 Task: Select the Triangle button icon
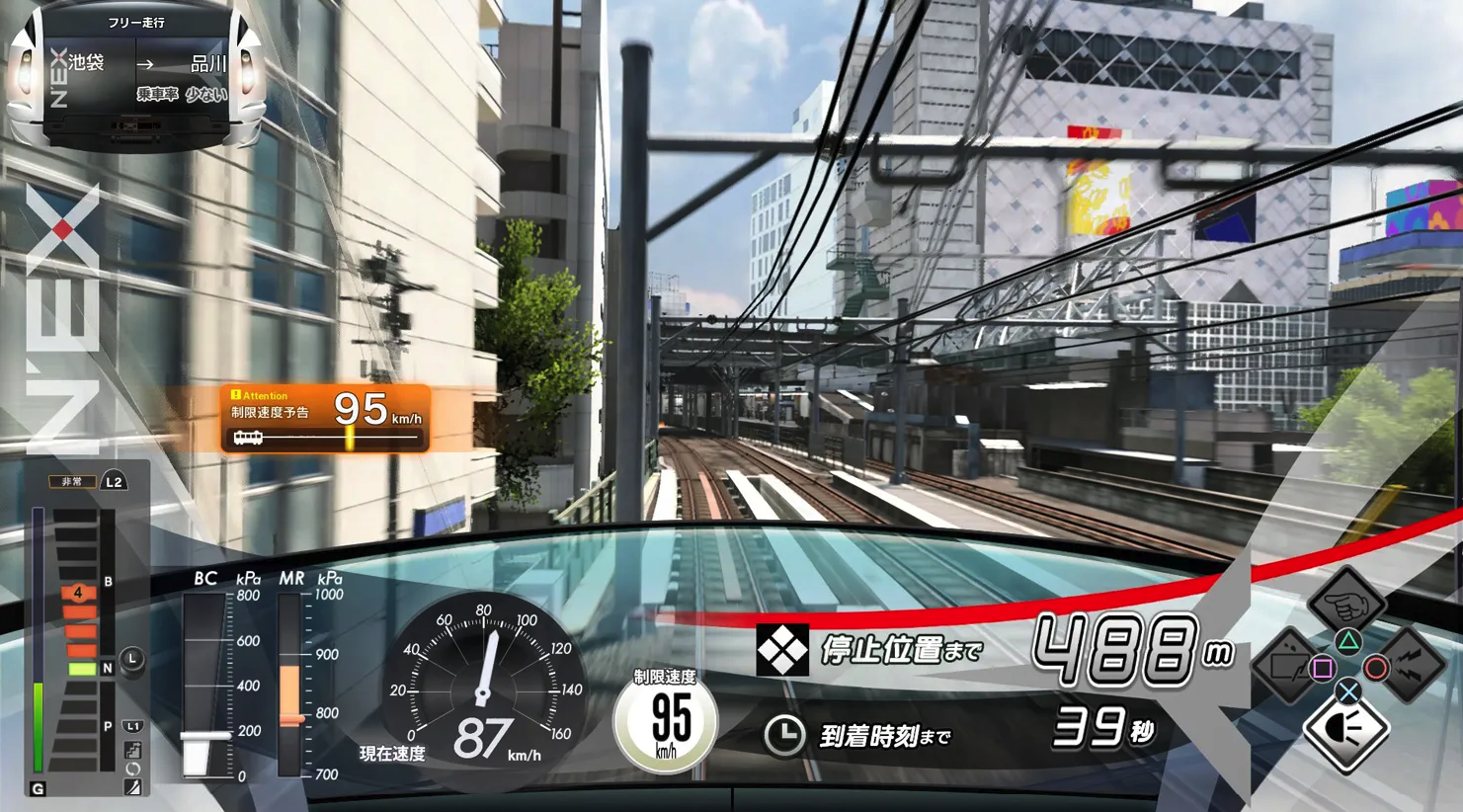pos(1348,641)
